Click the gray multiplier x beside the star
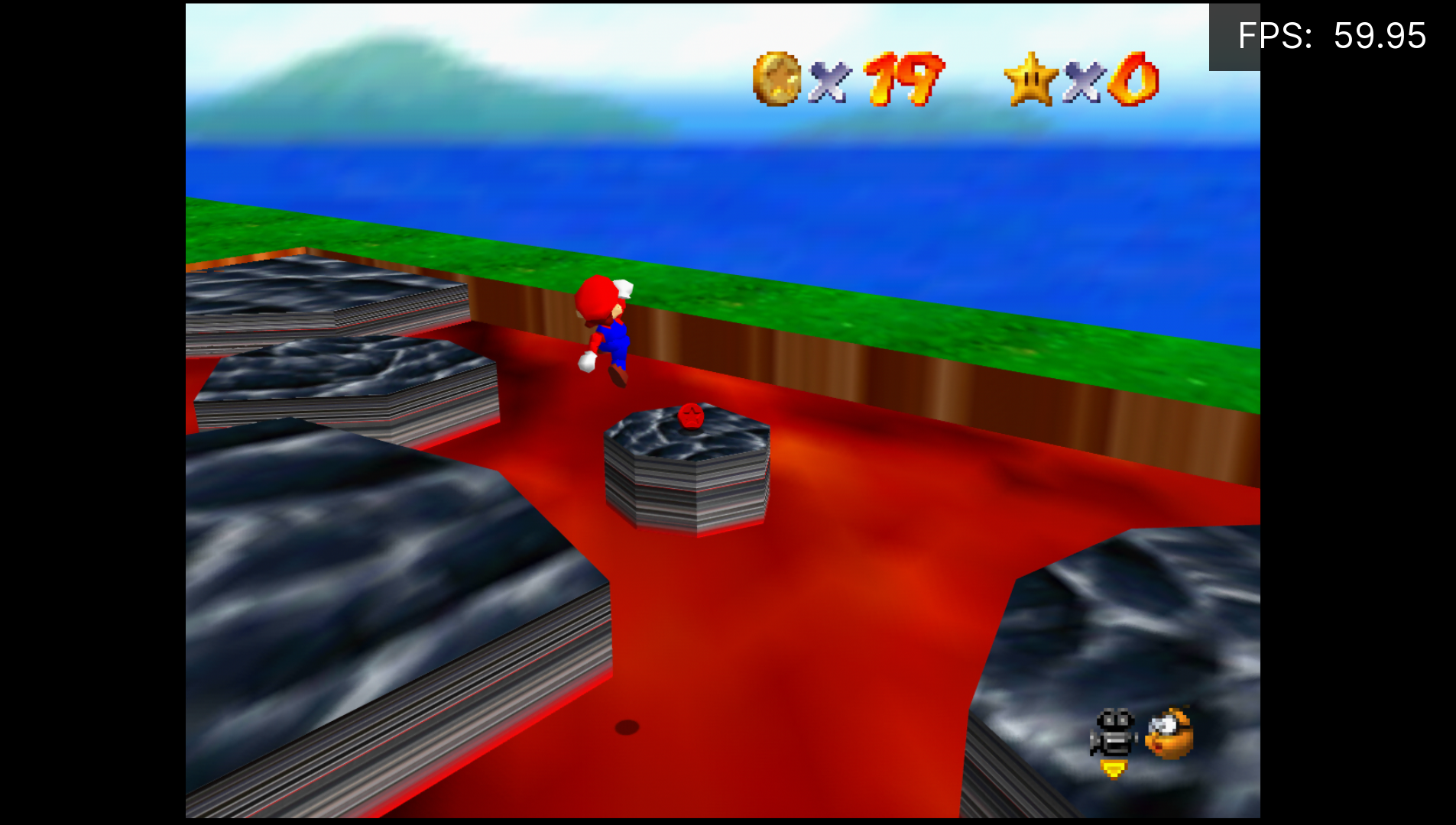1456x825 pixels. (x=1085, y=82)
